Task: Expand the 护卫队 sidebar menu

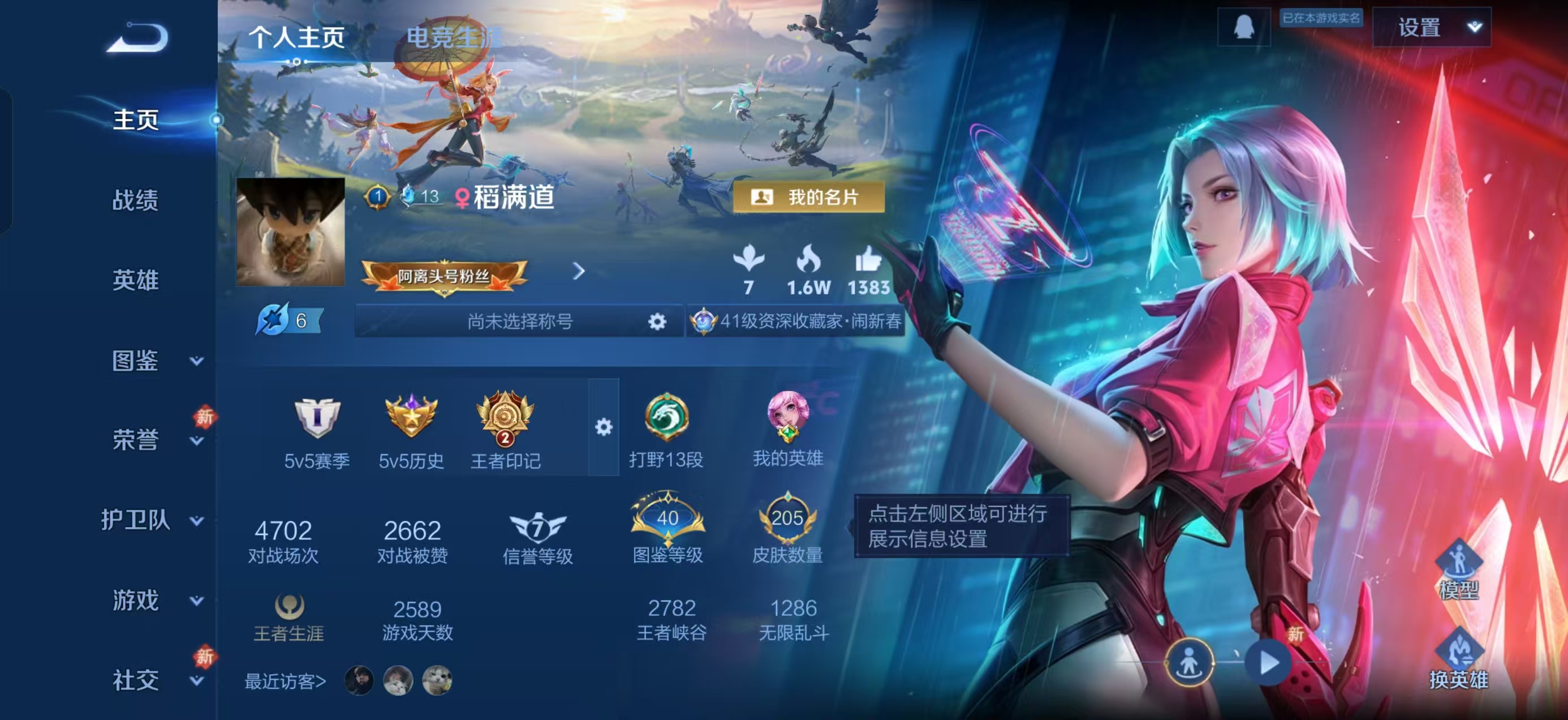Action: pos(151,520)
